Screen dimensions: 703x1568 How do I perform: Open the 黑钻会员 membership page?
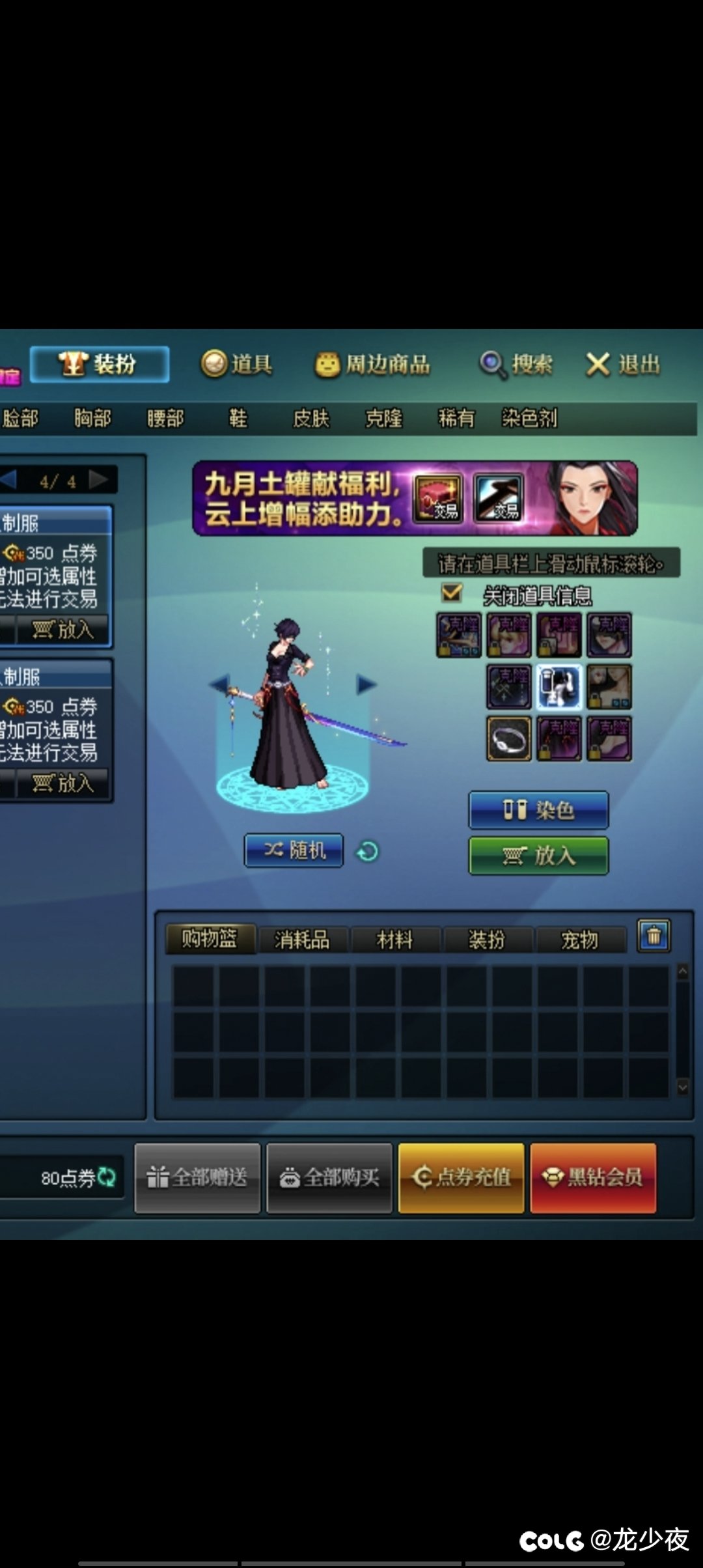593,1177
